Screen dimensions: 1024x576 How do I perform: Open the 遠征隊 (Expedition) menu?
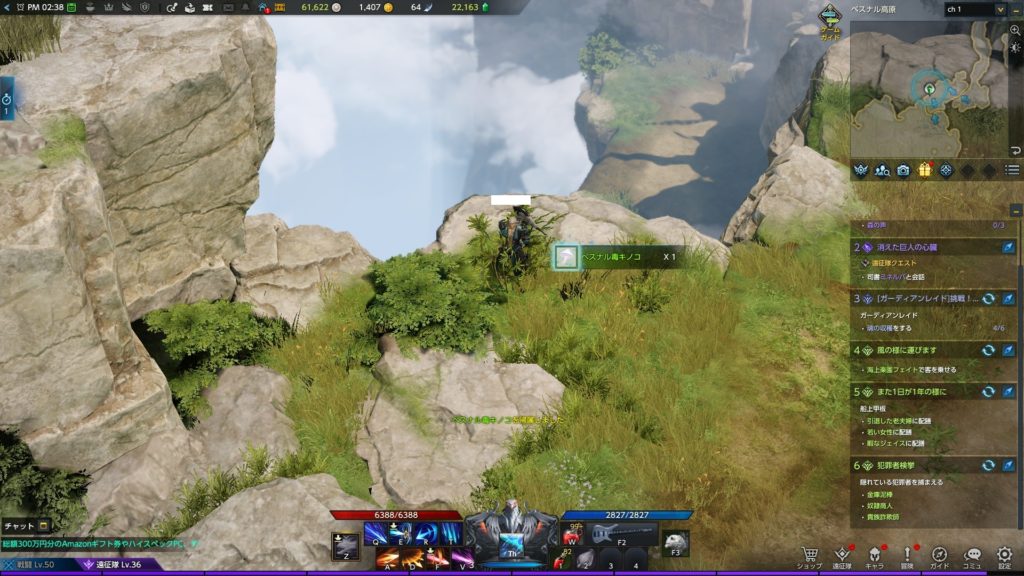pos(842,556)
